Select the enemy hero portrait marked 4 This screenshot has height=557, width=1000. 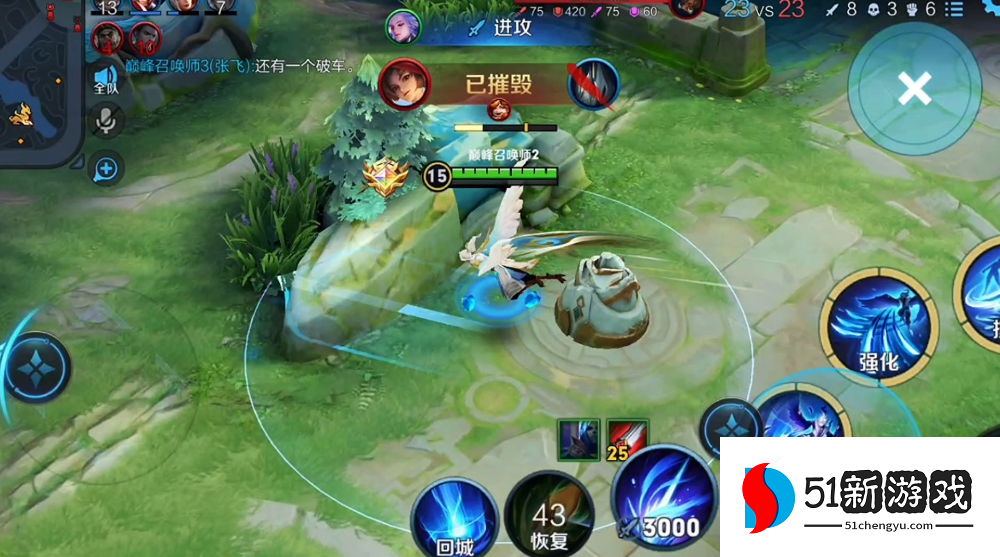pos(109,38)
